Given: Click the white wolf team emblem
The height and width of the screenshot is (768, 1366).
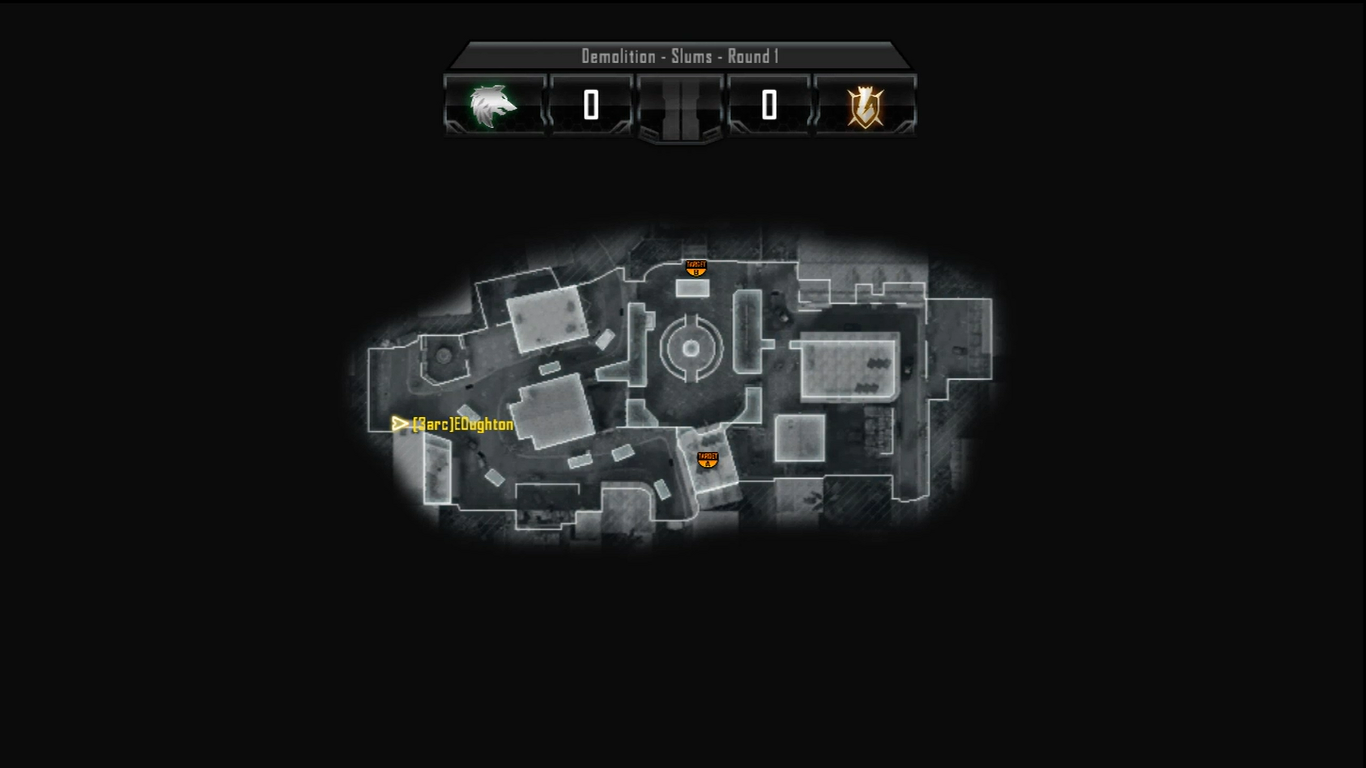Looking at the screenshot, I should coord(493,106).
